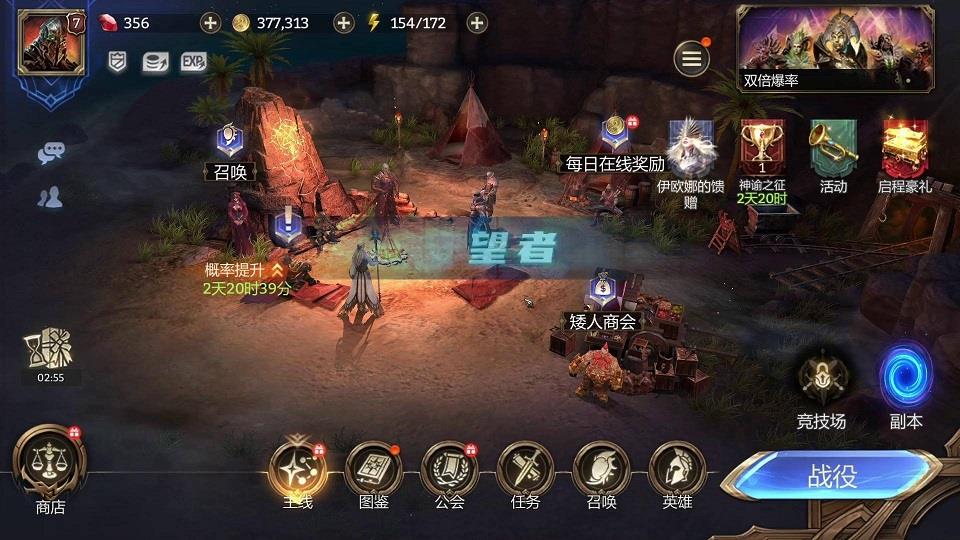960x540 pixels.
Task: Add more gold coins
Action: 343,22
